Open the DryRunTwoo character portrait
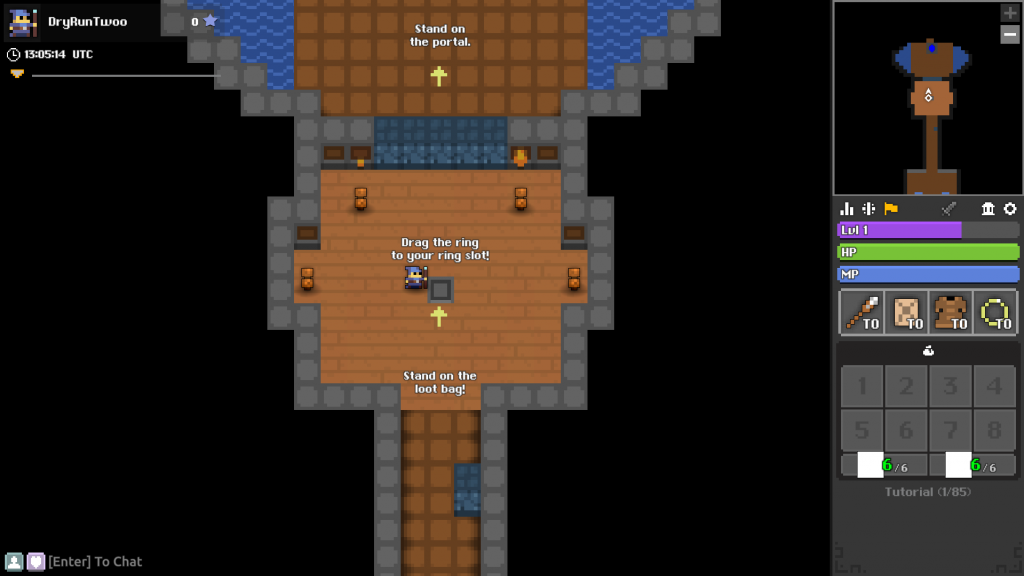 [23, 21]
